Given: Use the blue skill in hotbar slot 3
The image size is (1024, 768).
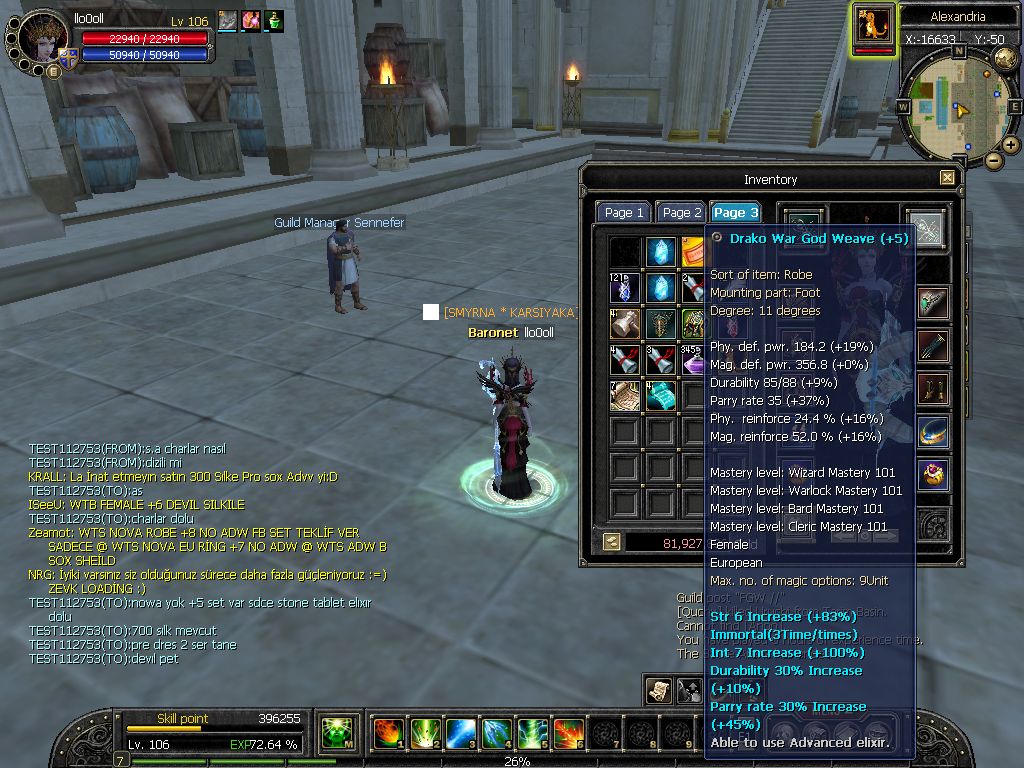Looking at the screenshot, I should (x=460, y=734).
